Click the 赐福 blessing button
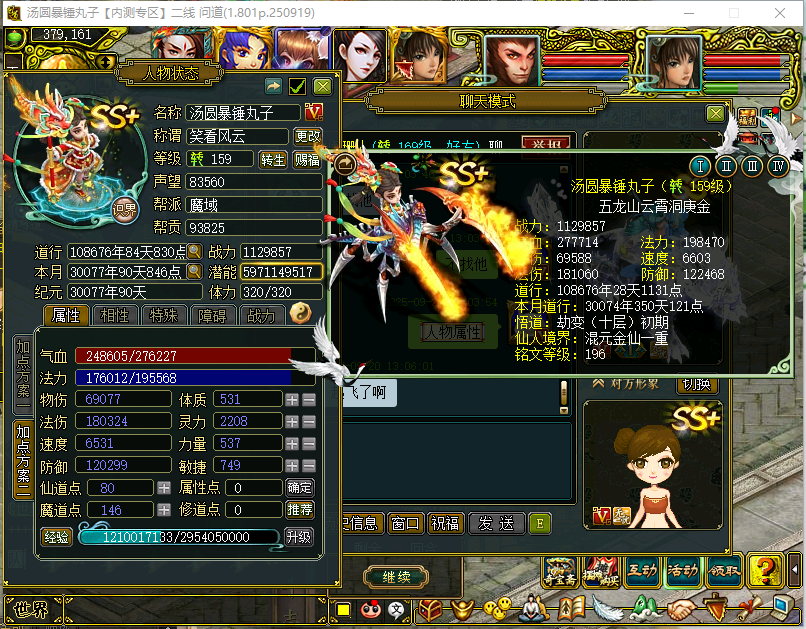Image resolution: width=806 pixels, height=629 pixels. [307, 159]
